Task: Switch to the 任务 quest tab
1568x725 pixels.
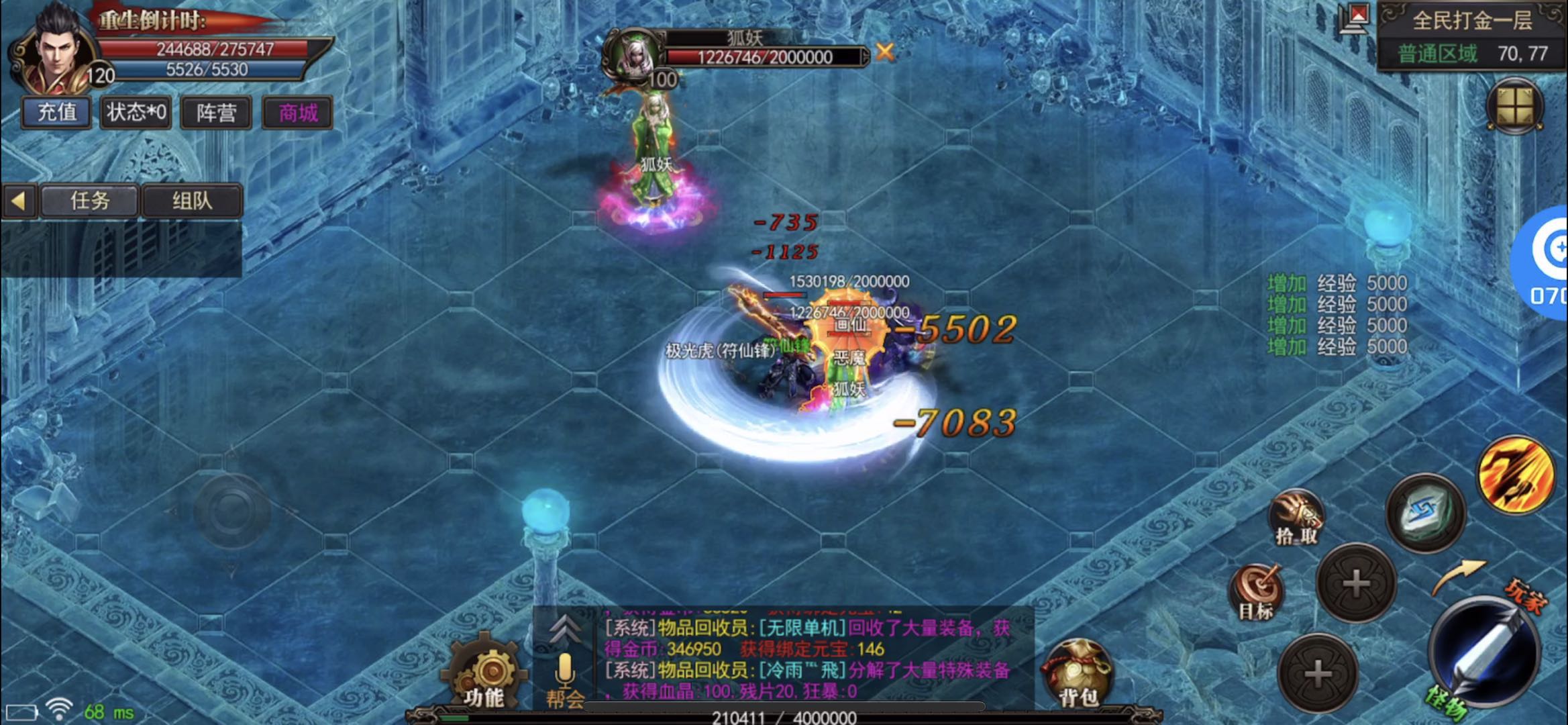Action: (x=90, y=201)
